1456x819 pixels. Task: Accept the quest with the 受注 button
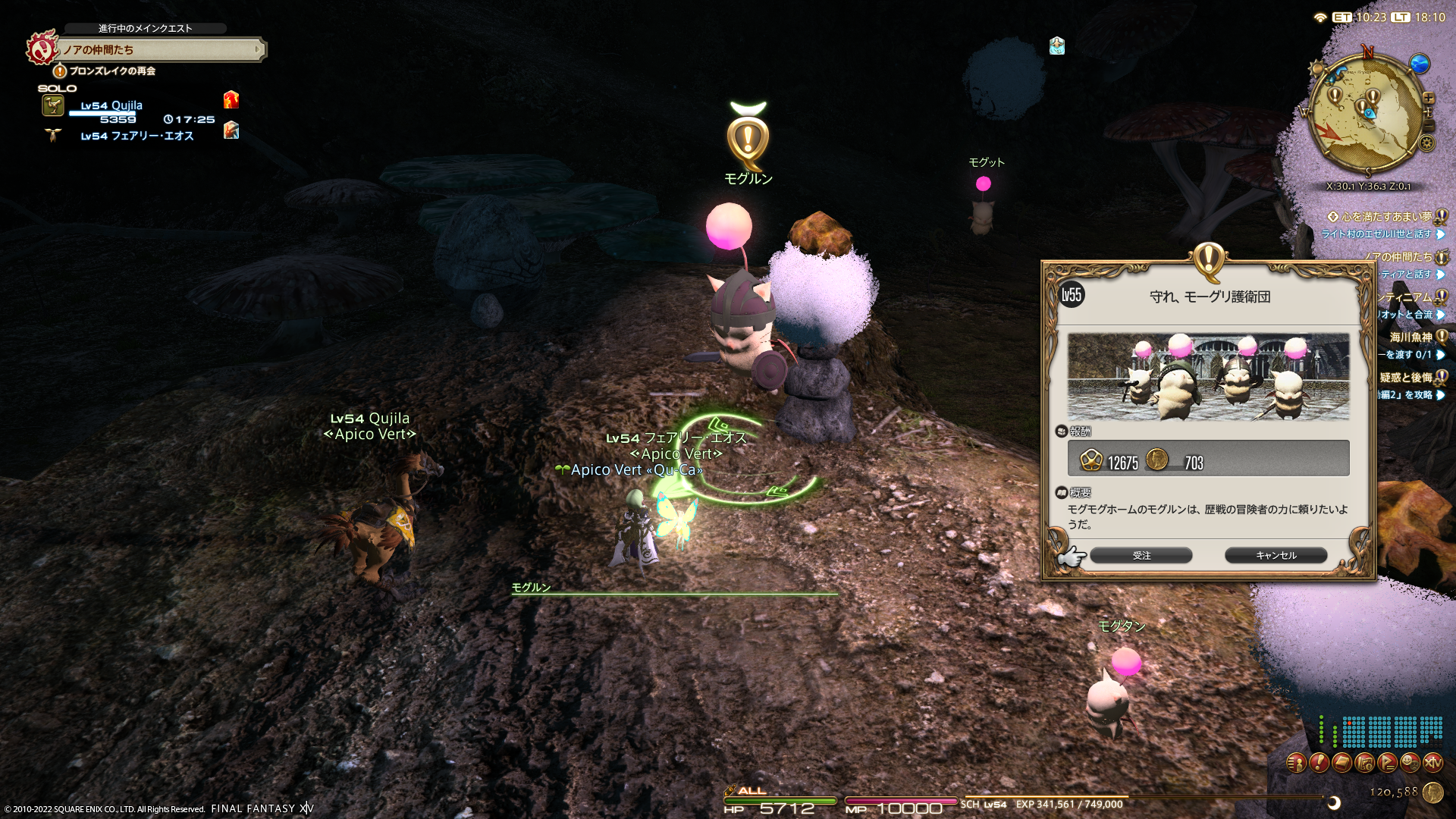[1141, 556]
